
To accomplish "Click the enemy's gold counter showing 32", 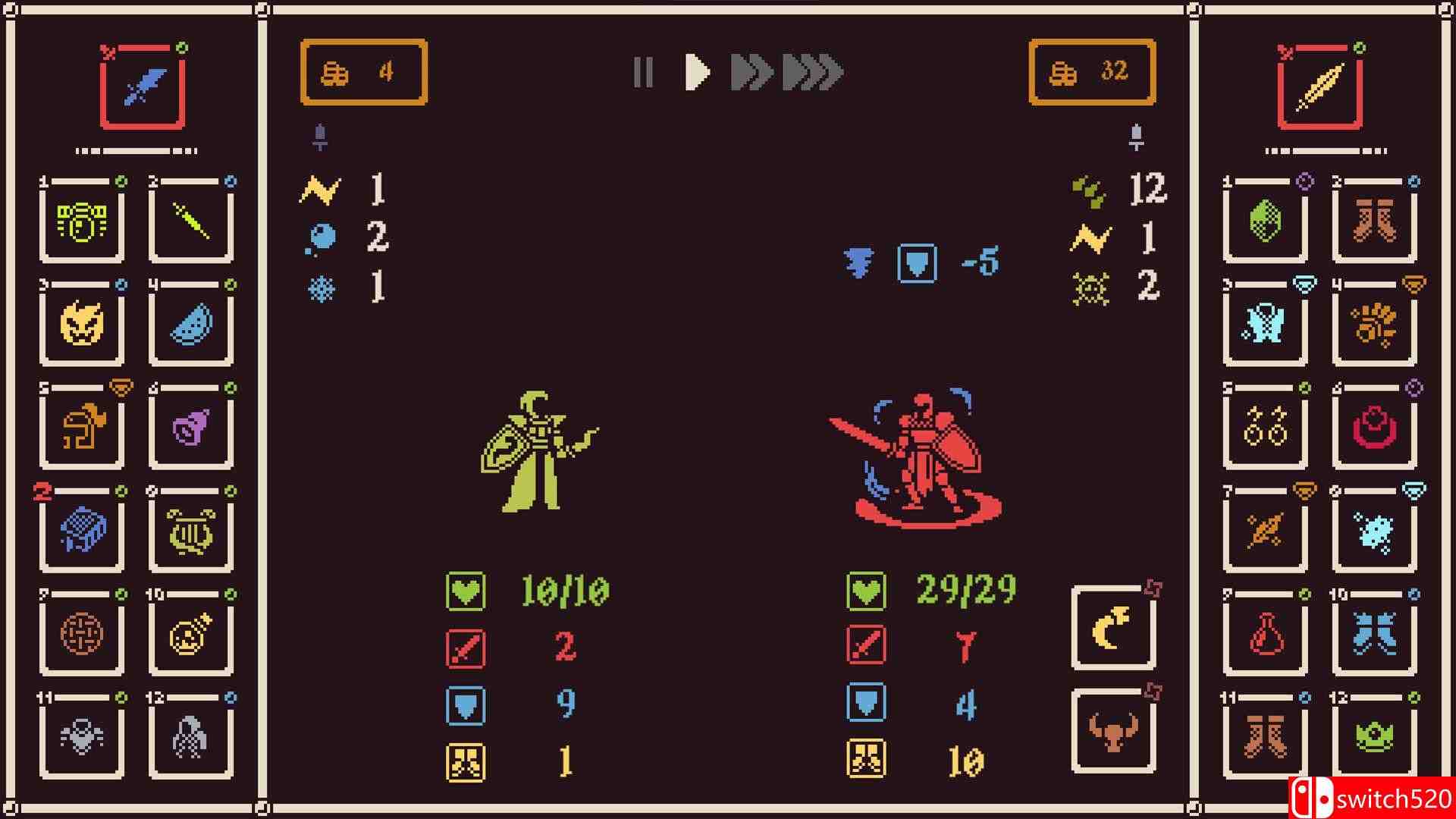I will coord(1092,72).
